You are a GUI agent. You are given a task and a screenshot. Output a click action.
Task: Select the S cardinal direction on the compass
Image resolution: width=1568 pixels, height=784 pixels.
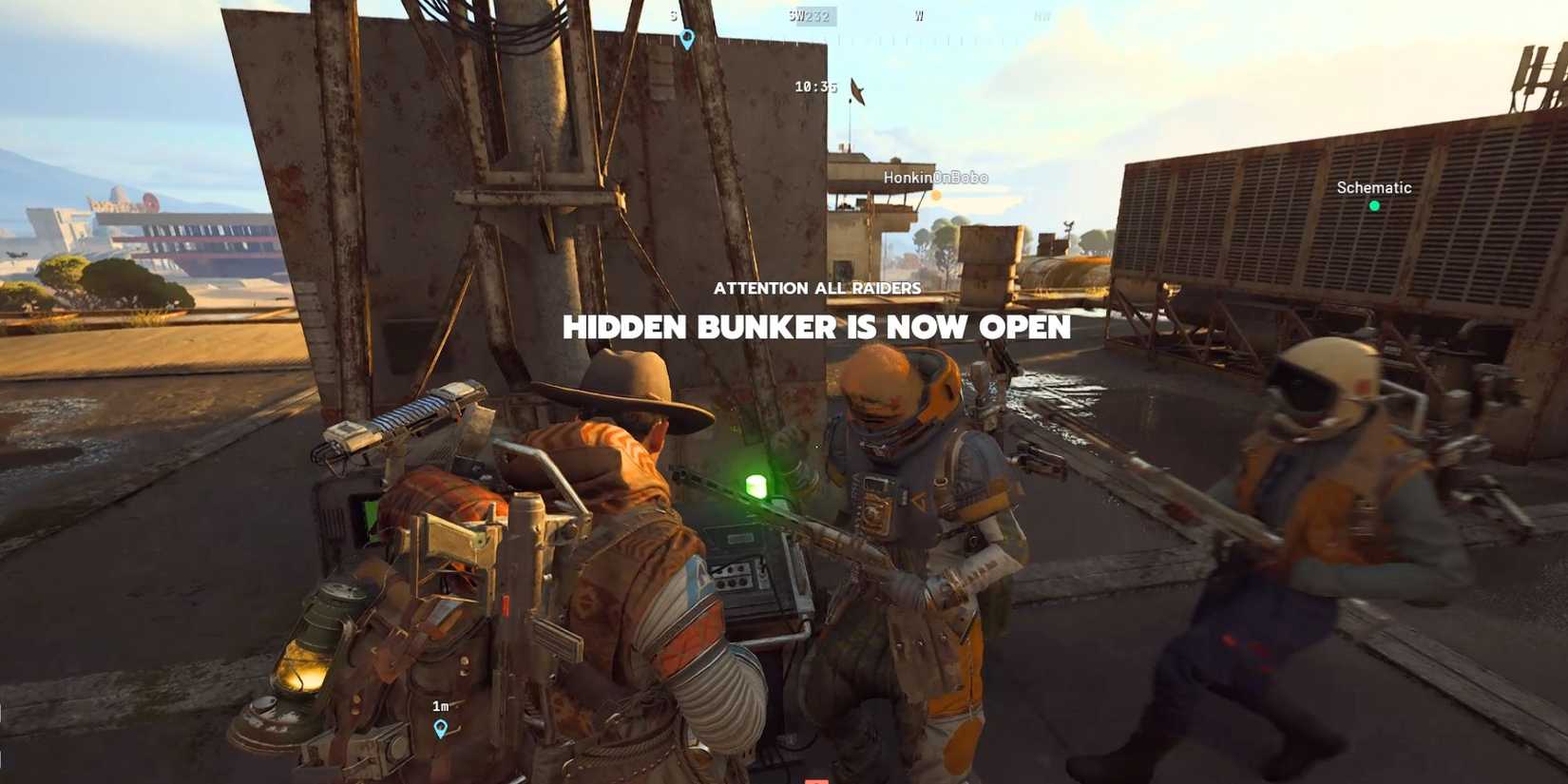[x=674, y=15]
